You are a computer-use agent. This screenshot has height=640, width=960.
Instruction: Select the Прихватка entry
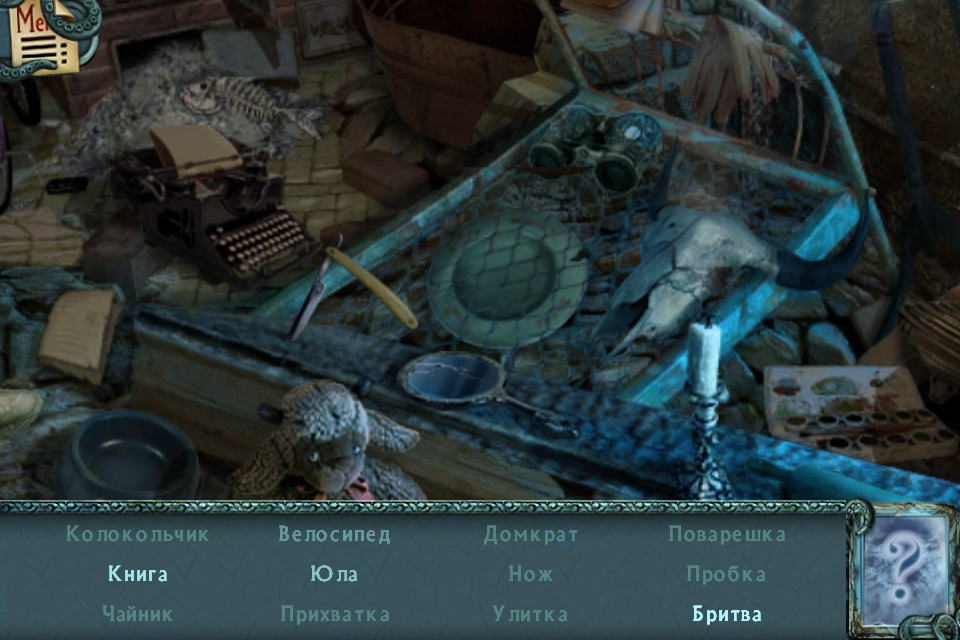coord(334,614)
